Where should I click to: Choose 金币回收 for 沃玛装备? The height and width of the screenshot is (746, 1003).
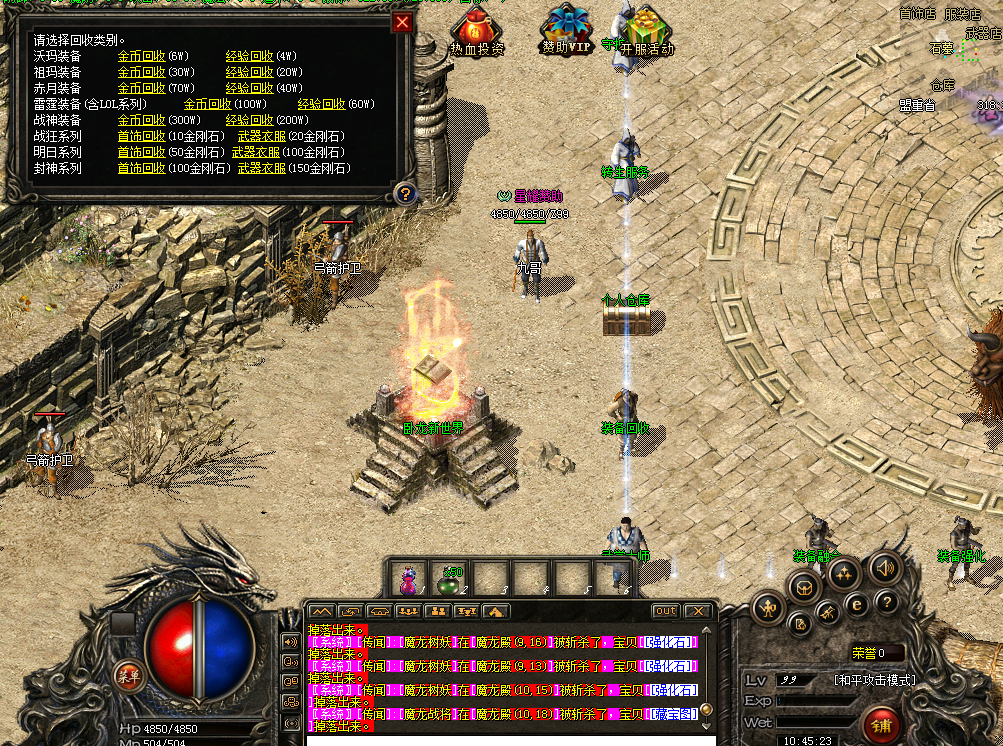[142, 56]
